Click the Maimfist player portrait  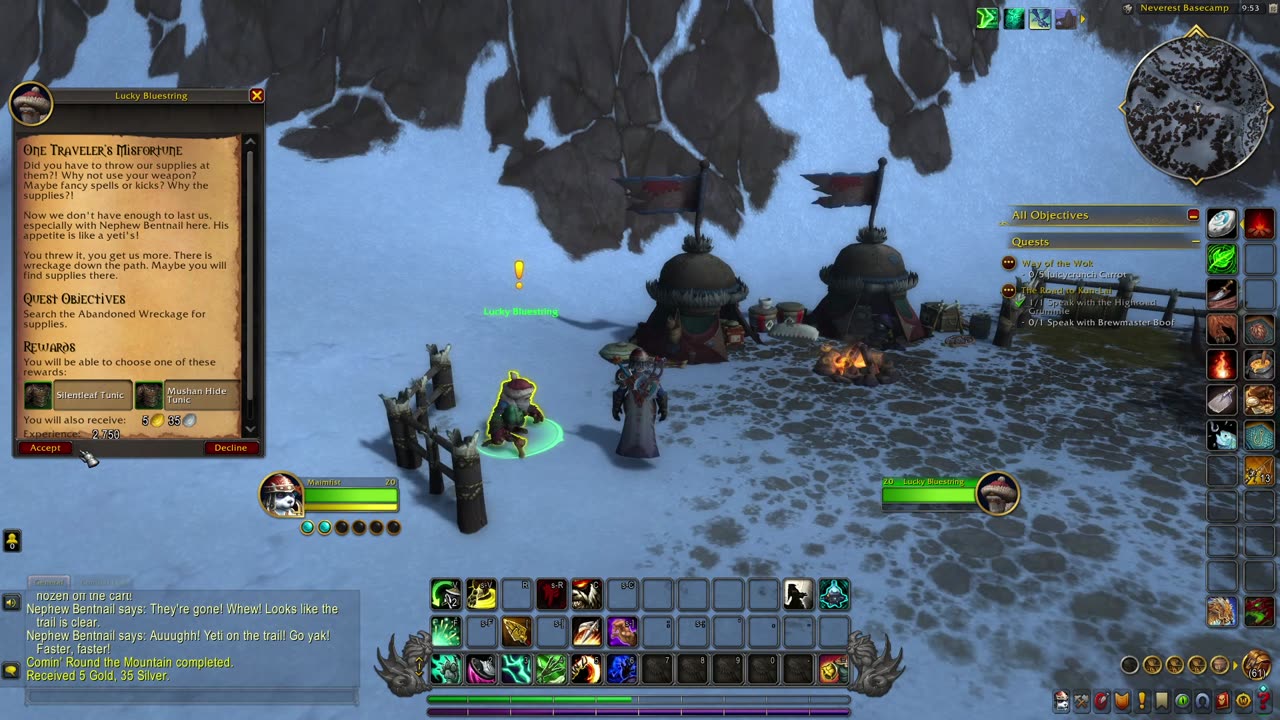pyautogui.click(x=282, y=495)
